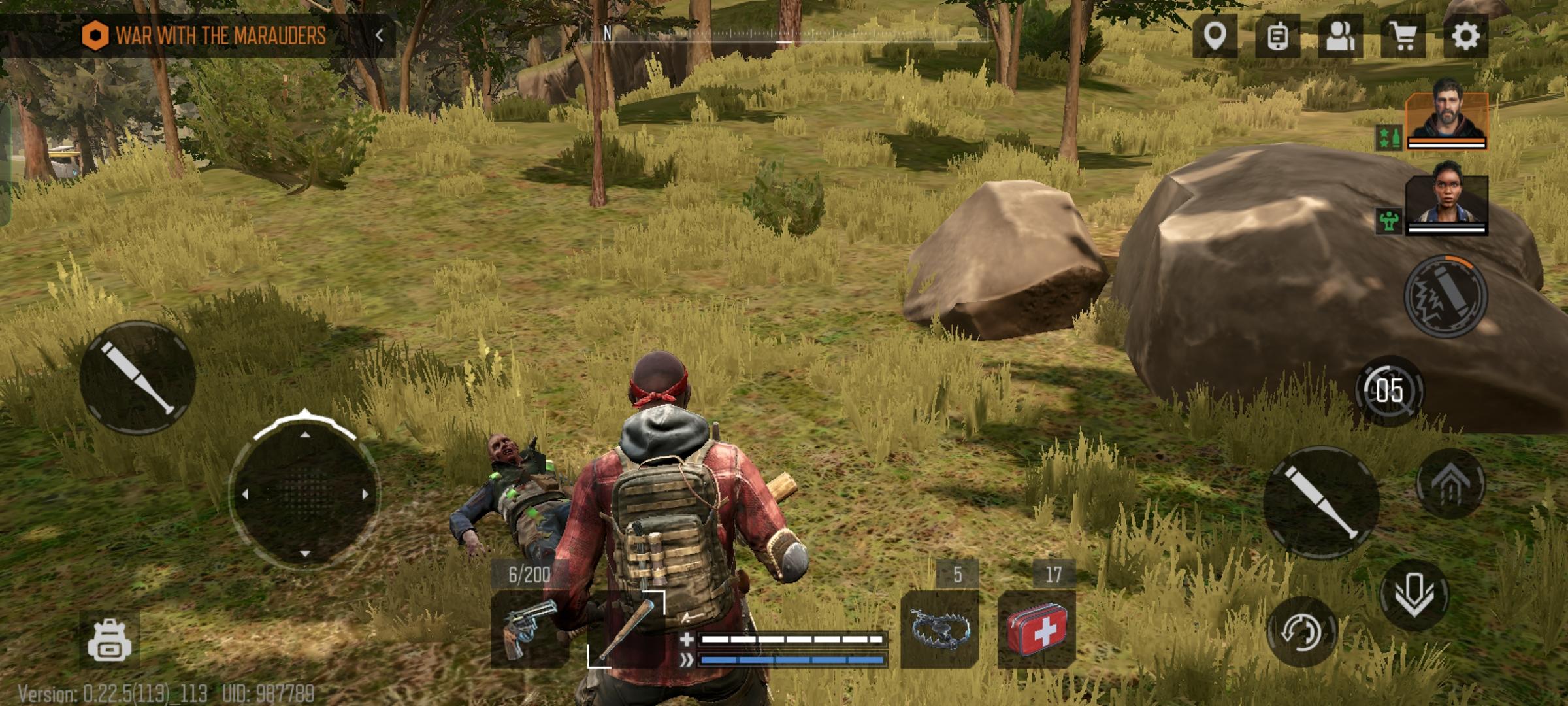This screenshot has width=1568, height=706.
Task: Select the bear trap item slot
Action: pos(939,629)
